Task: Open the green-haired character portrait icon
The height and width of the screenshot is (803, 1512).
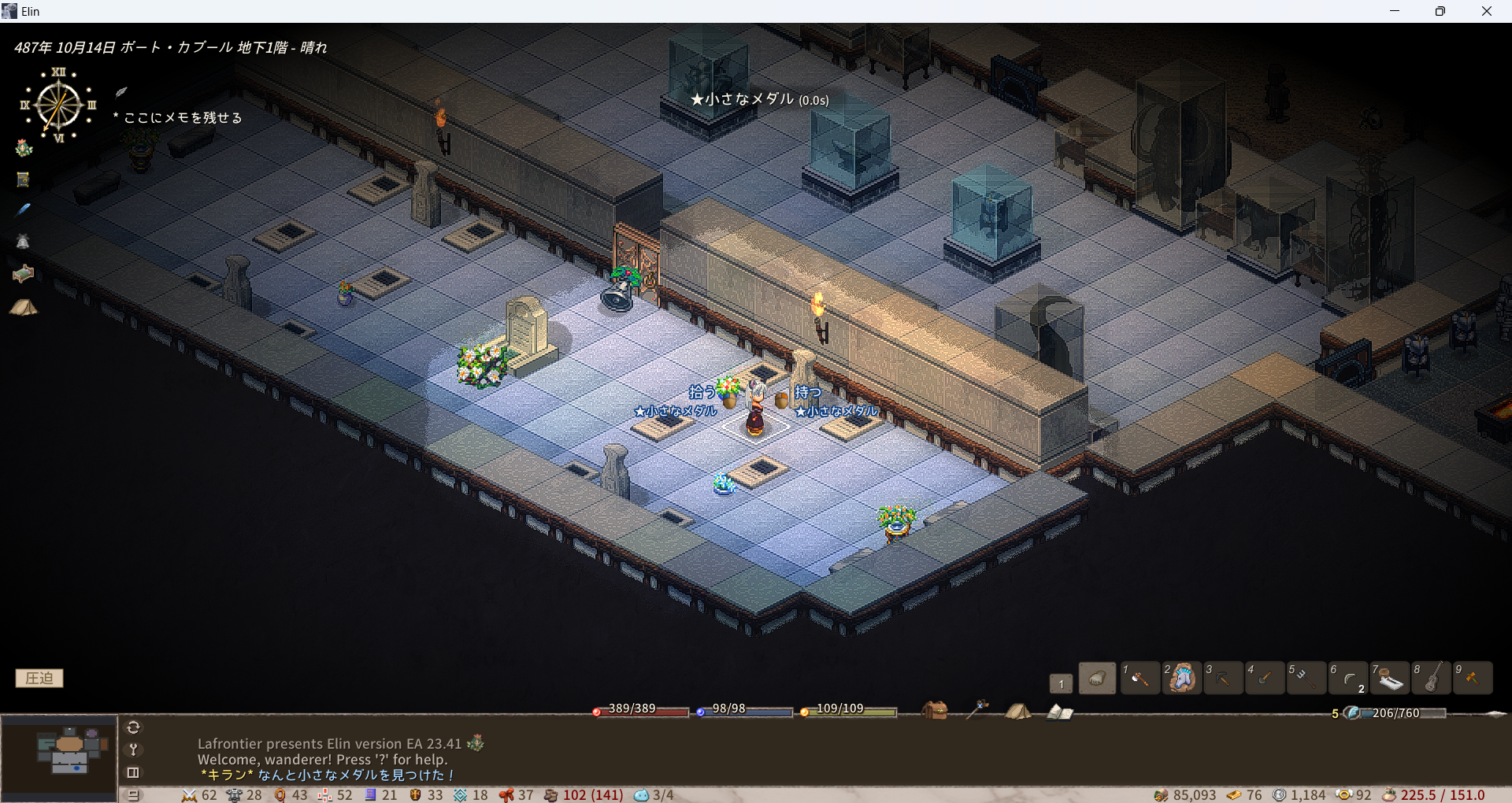Action: 24,147
